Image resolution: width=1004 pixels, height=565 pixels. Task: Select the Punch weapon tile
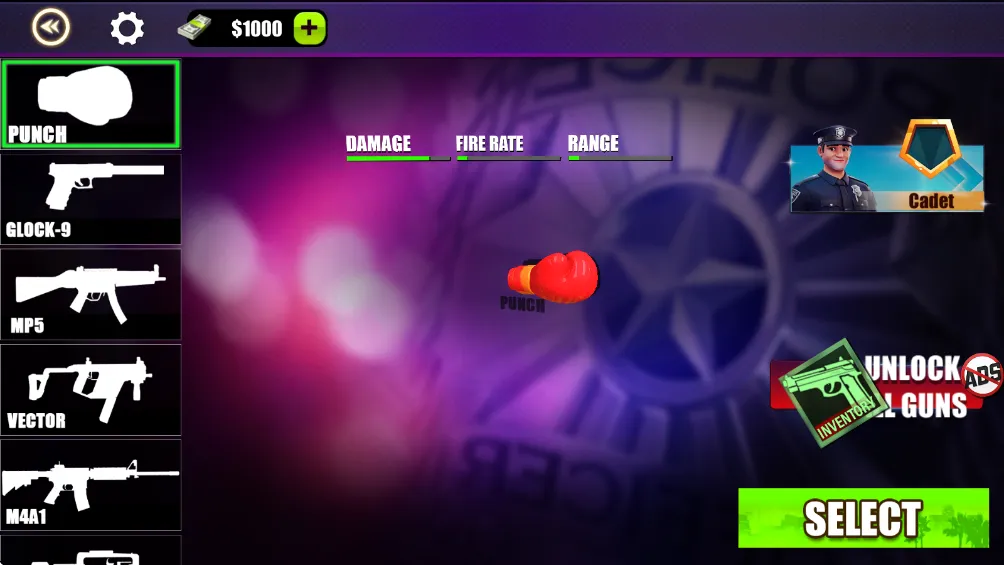pyautogui.click(x=91, y=104)
